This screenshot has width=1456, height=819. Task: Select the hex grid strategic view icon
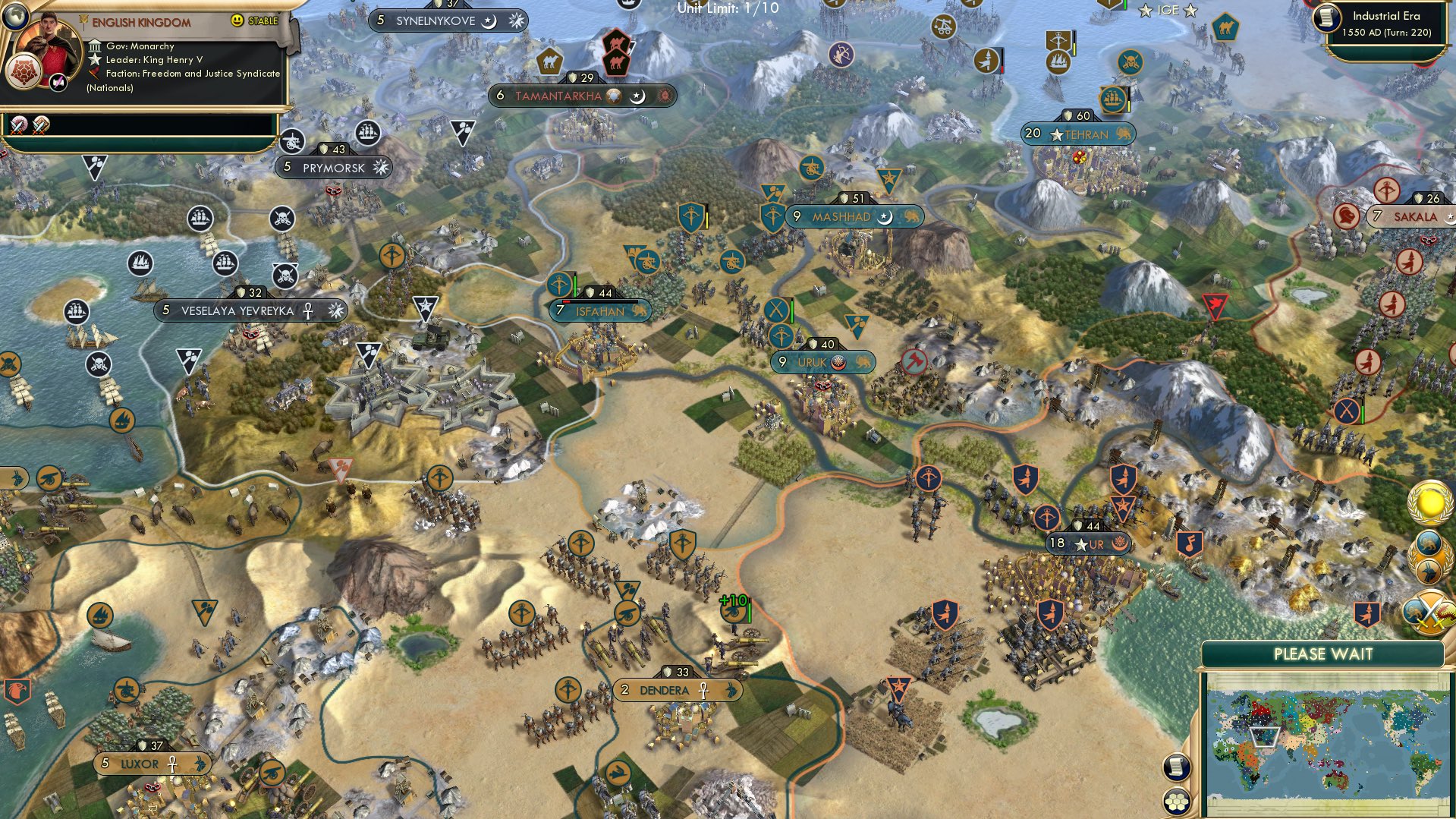tap(1177, 801)
